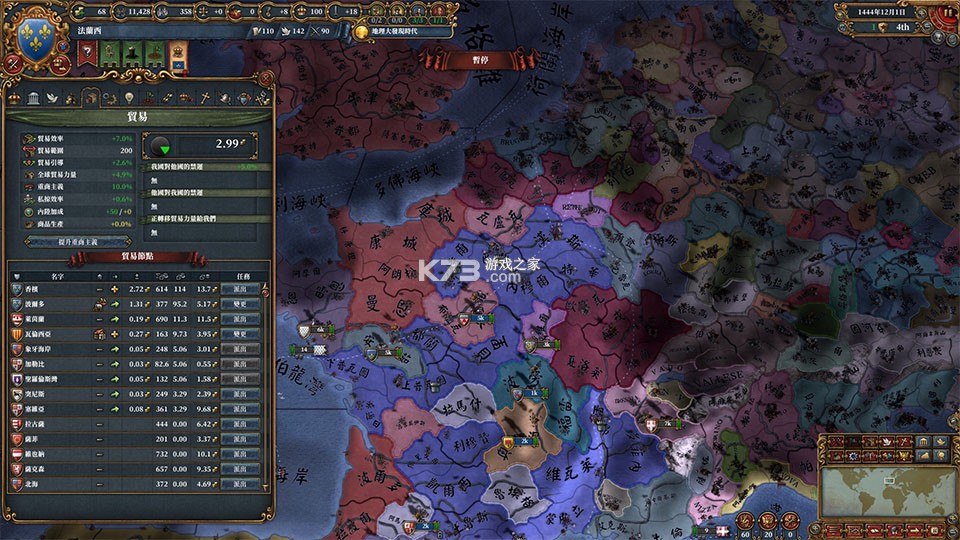Viewport: 960px width, 540px height.
Task: Send a merchant to 萊茵蘭 node
Action: [x=240, y=318]
